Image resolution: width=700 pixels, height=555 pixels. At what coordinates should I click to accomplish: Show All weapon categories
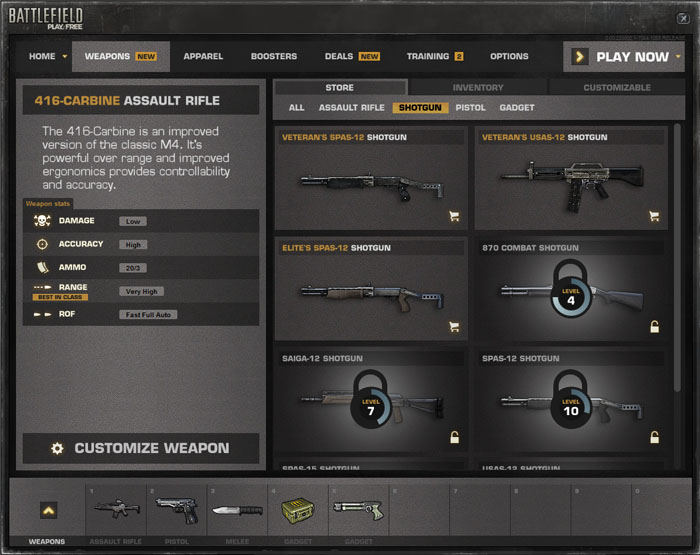296,107
